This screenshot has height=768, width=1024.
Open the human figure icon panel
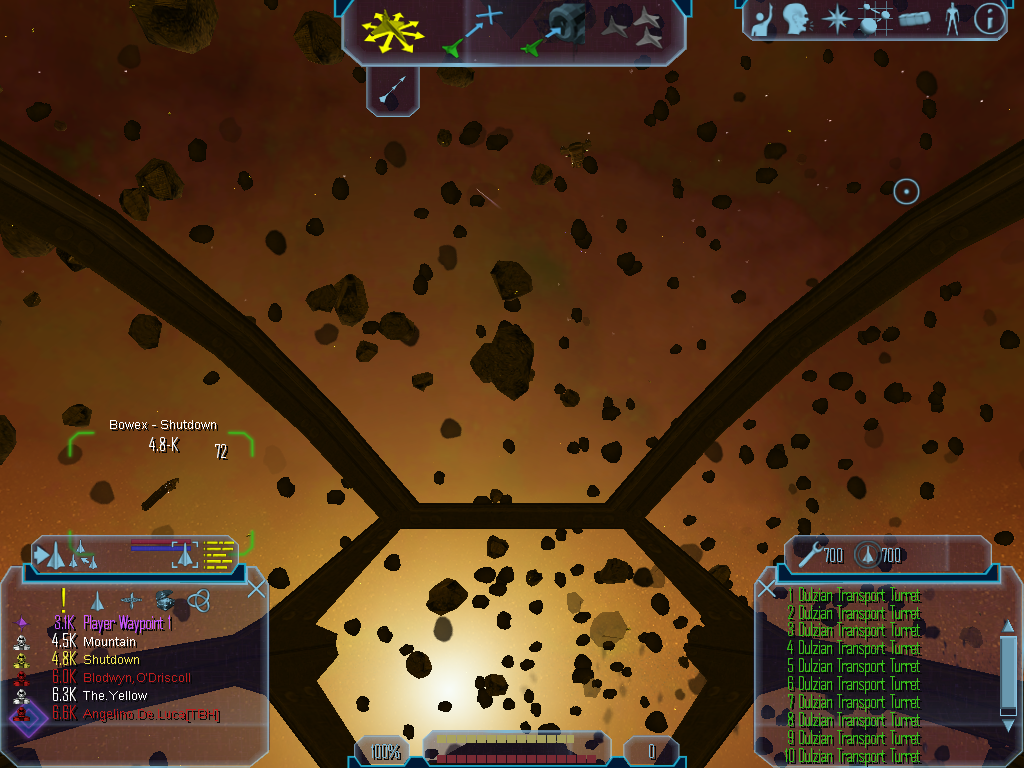[952, 19]
